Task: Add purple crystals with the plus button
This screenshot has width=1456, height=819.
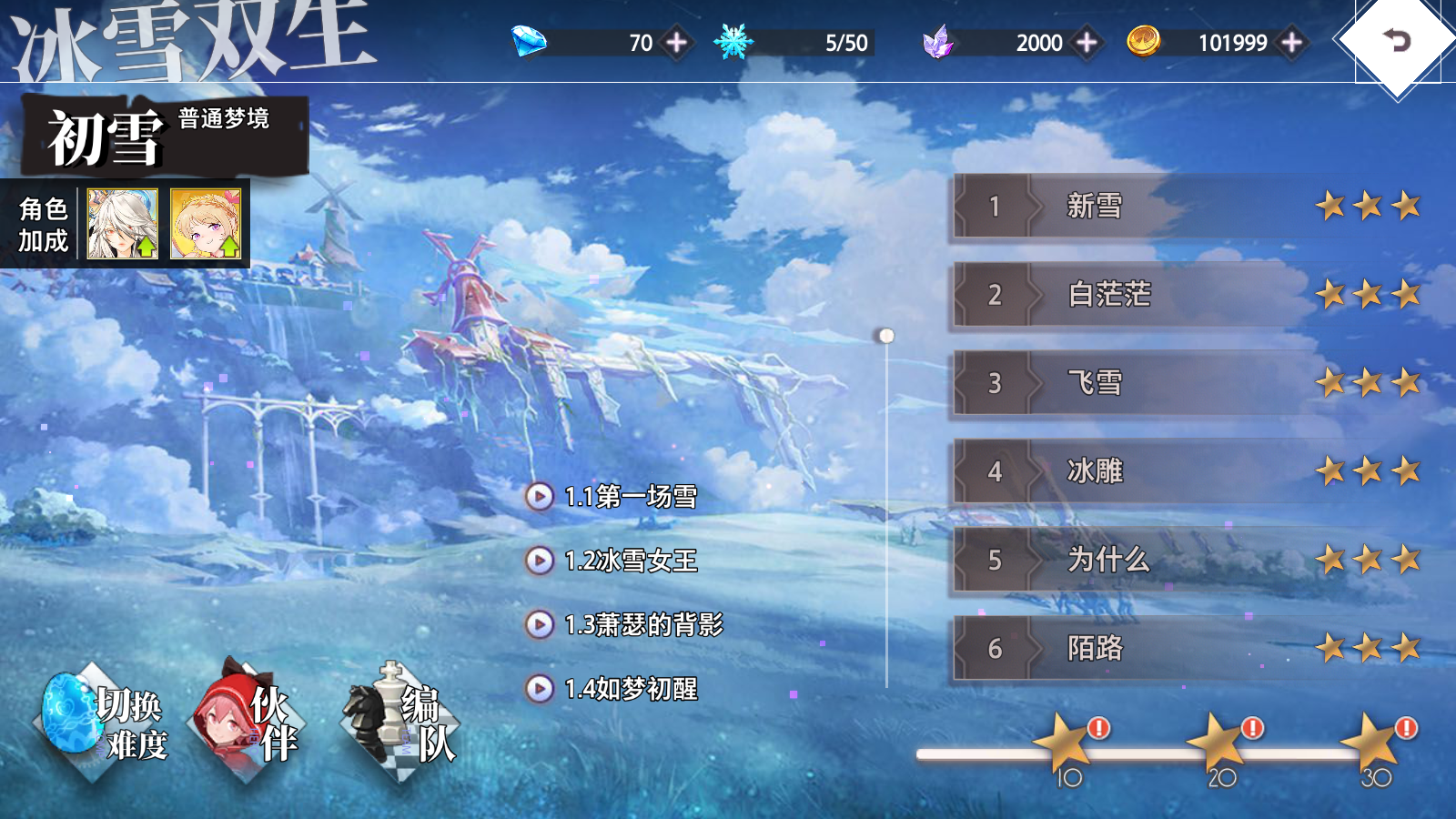Action: pyautogui.click(x=1086, y=43)
